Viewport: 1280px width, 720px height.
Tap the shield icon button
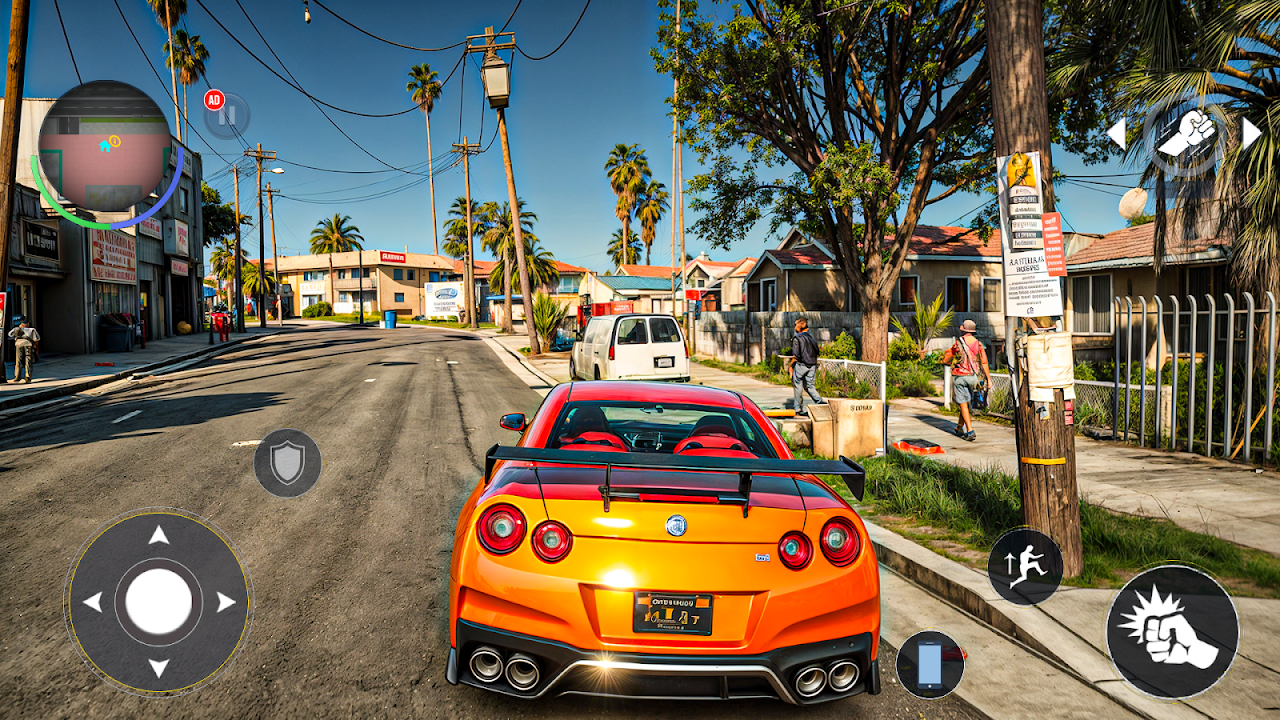(287, 463)
